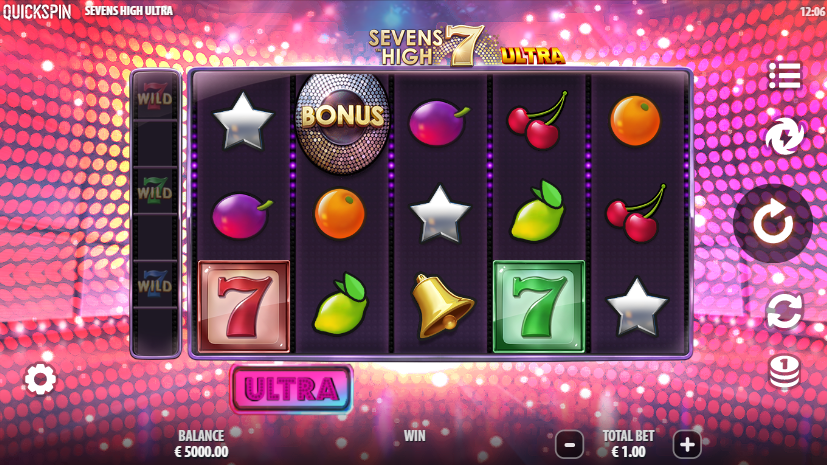Spin the reels with the large circular arrow
Screen dimensions: 827x465
(x=772, y=224)
